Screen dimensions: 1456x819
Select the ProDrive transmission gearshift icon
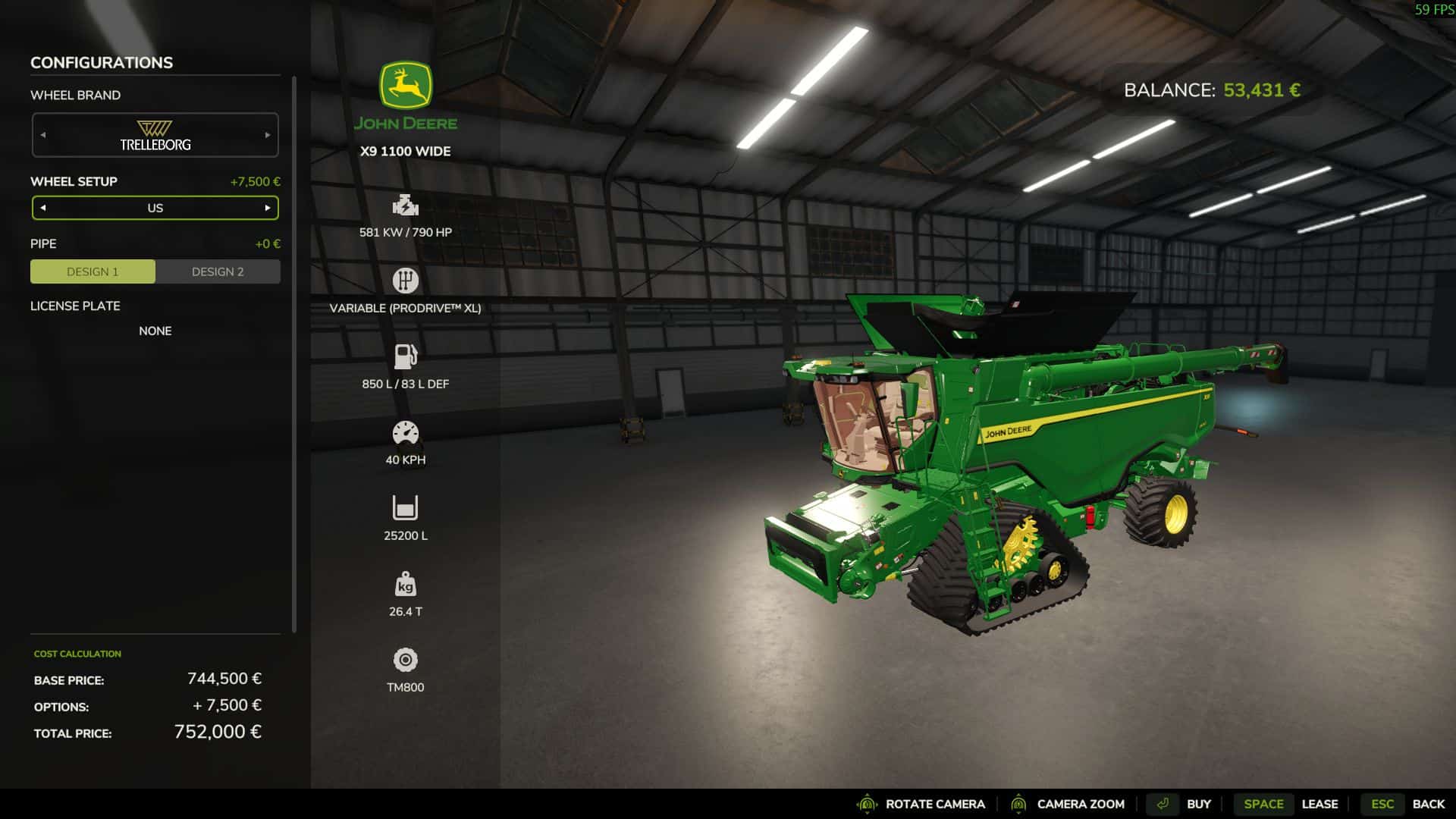406,280
